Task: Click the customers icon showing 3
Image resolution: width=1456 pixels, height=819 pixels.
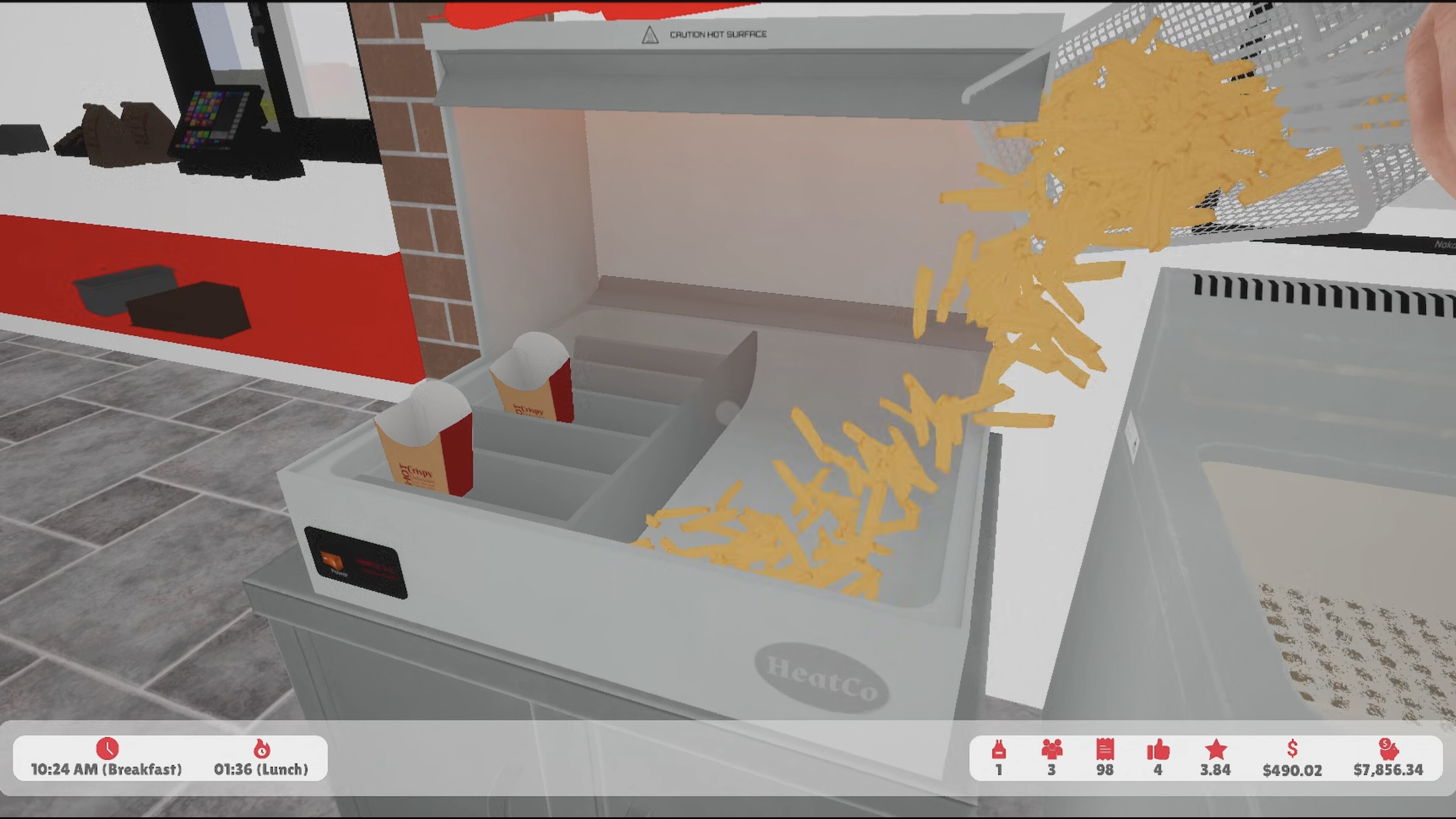Action: coord(1052,750)
